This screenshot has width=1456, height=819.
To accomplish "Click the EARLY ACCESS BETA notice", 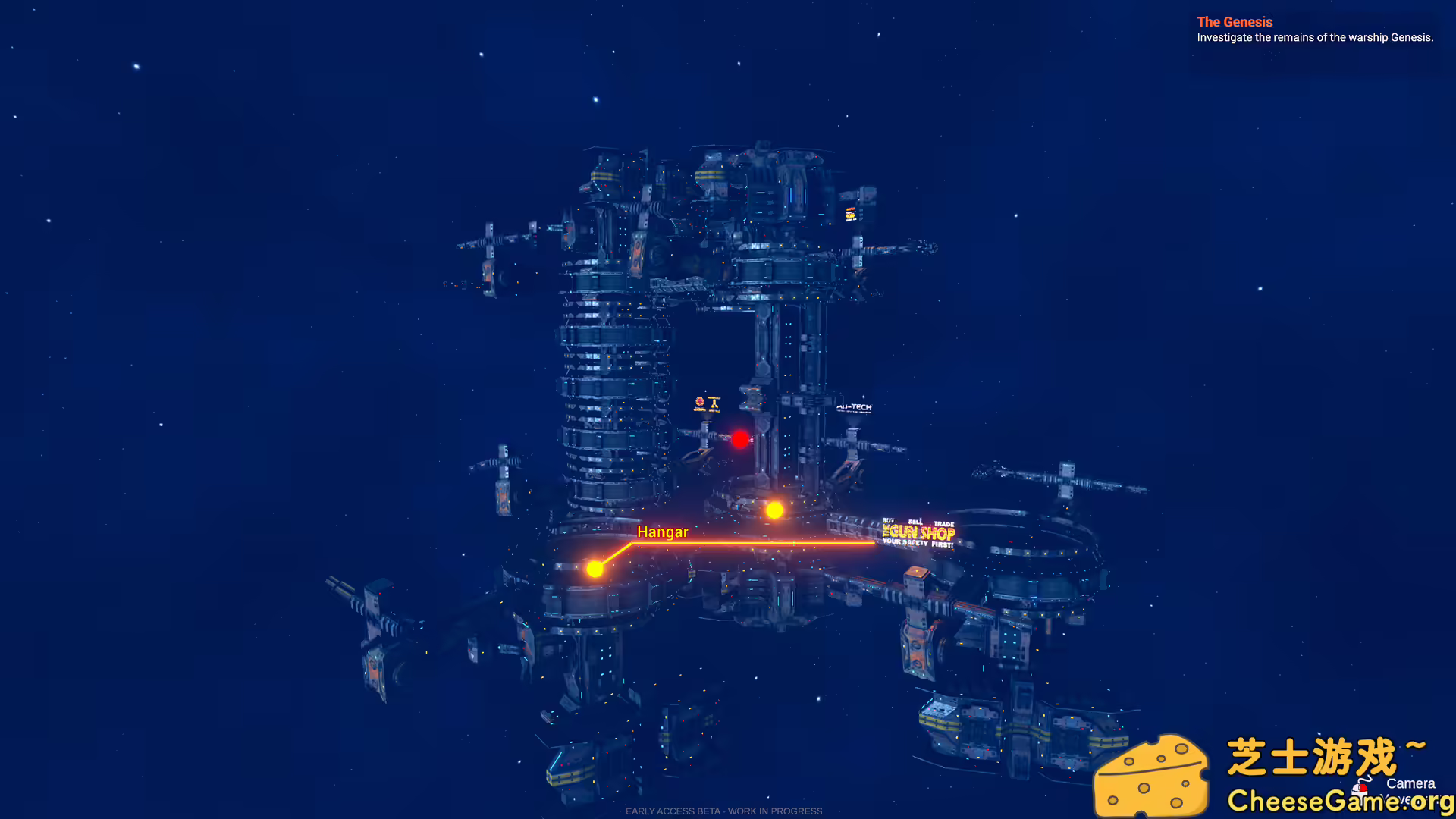I will pos(723,811).
